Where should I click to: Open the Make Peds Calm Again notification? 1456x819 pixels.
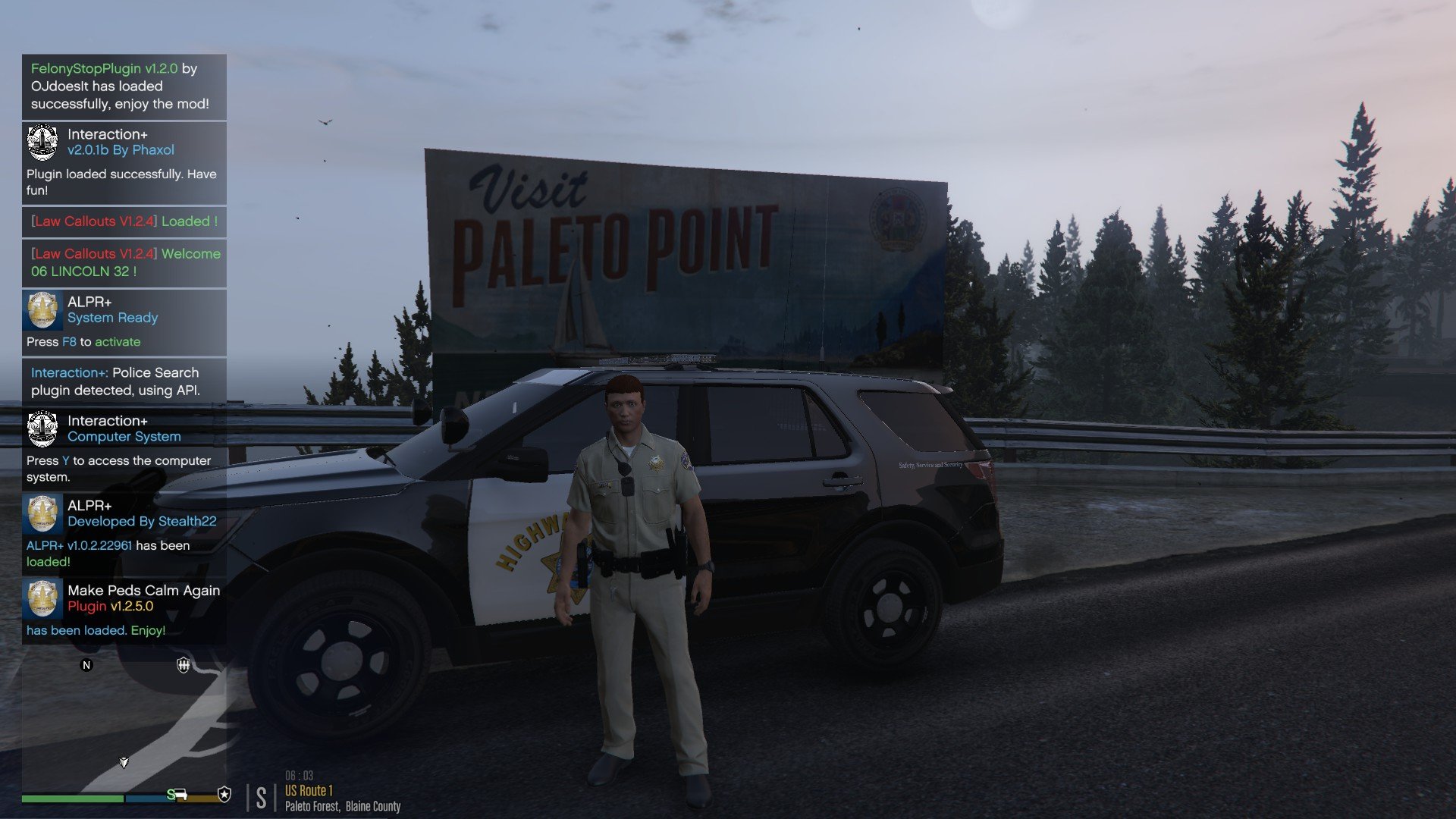[124, 610]
